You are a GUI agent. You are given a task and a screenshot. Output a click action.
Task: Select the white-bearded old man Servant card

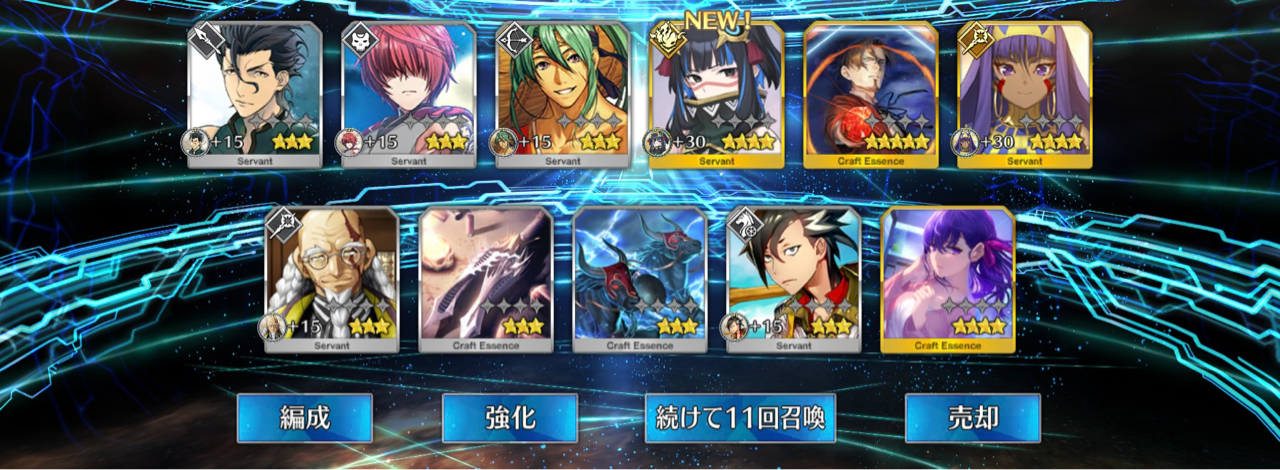[332, 280]
